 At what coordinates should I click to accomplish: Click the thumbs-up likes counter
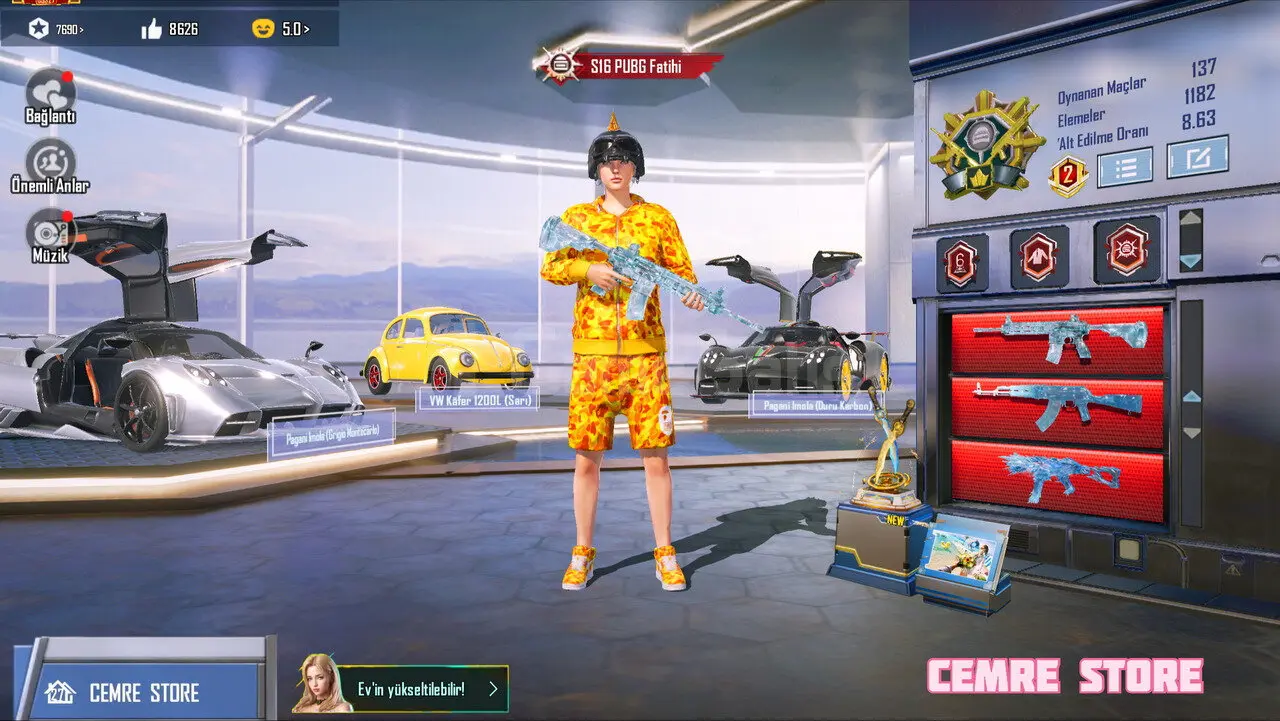click(x=170, y=29)
